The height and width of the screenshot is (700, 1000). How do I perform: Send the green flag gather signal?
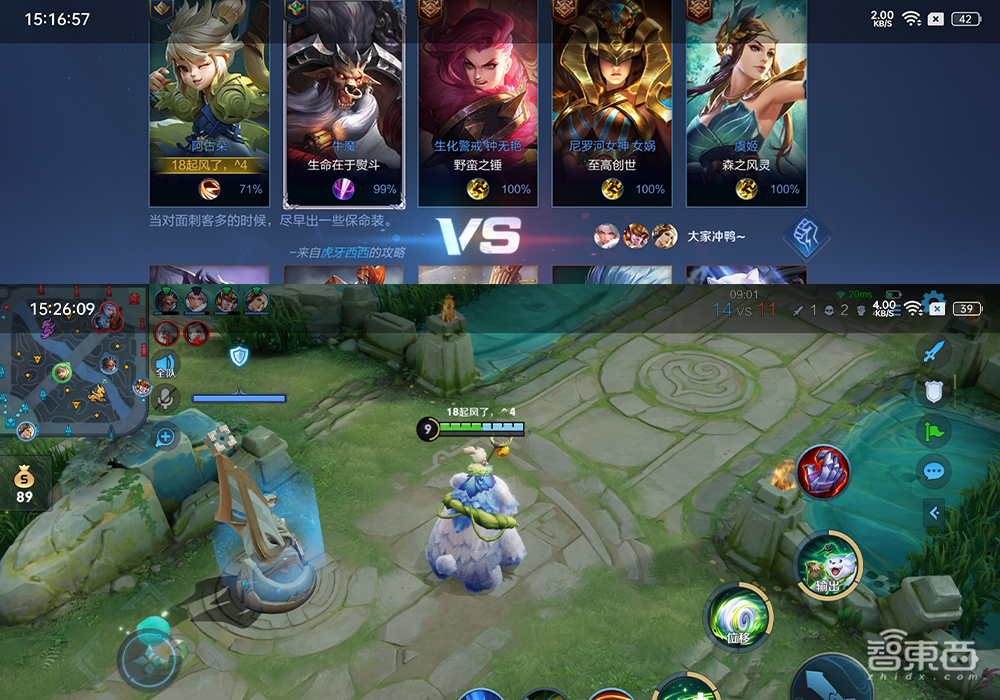click(934, 432)
